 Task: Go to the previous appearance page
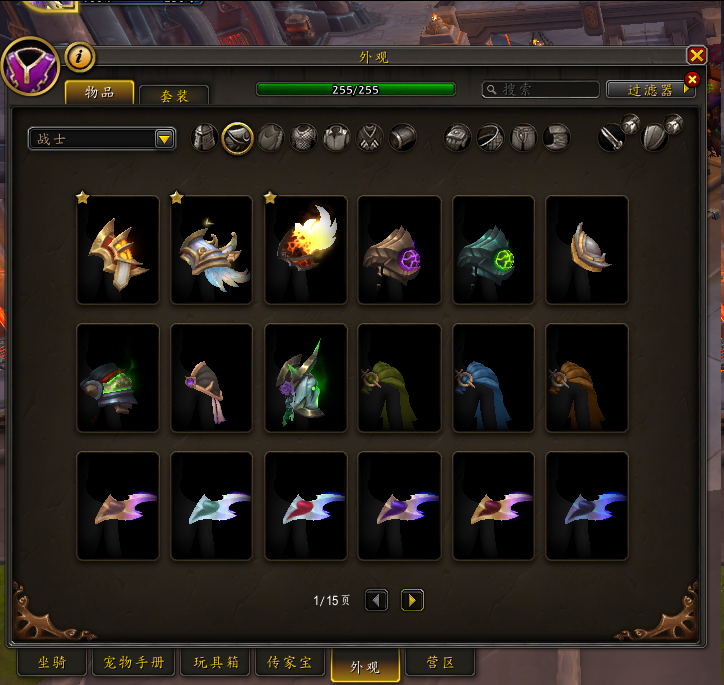[376, 600]
